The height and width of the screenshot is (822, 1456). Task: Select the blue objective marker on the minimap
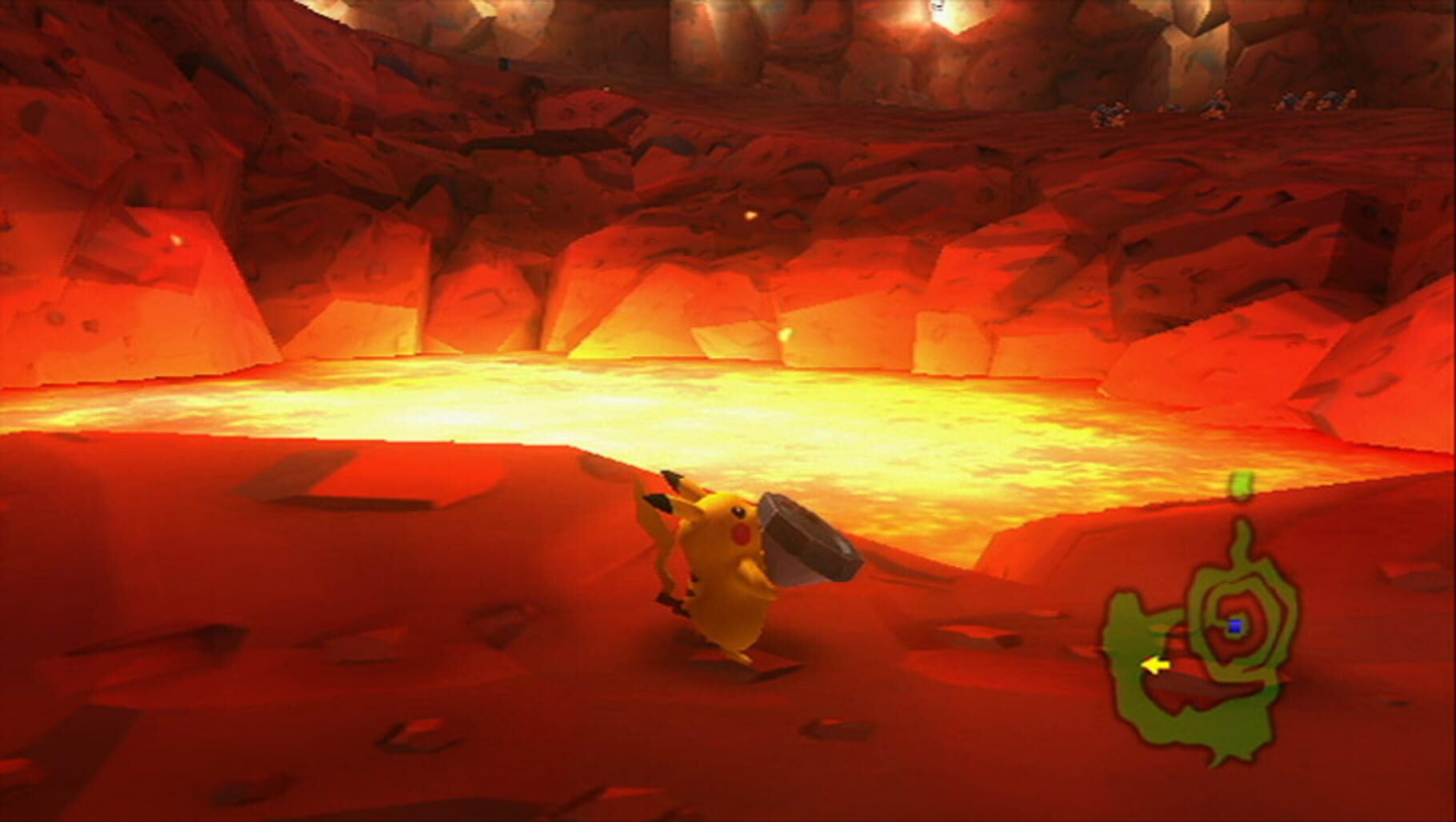pos(1236,625)
